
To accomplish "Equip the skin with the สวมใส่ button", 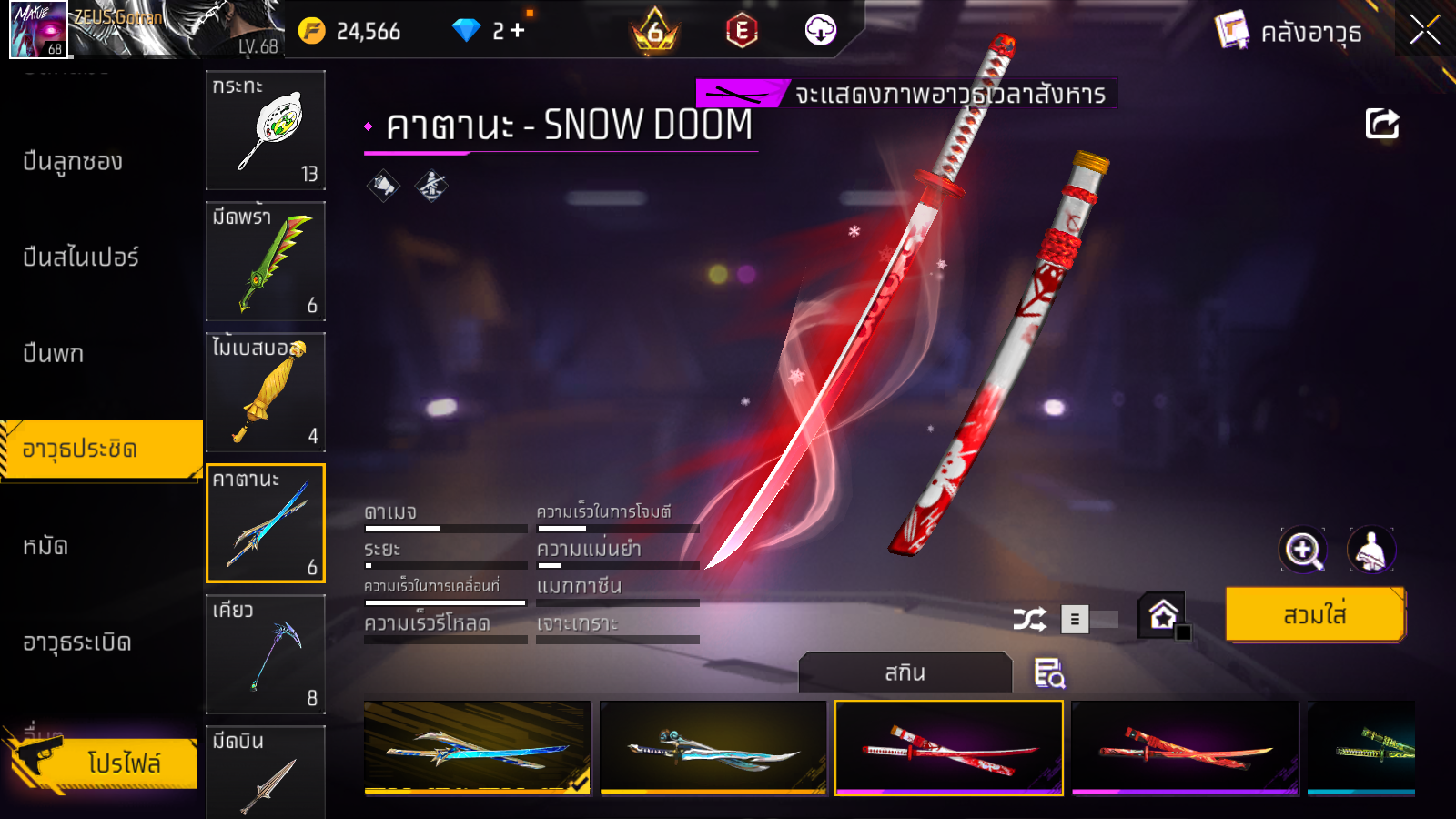I will [1315, 615].
